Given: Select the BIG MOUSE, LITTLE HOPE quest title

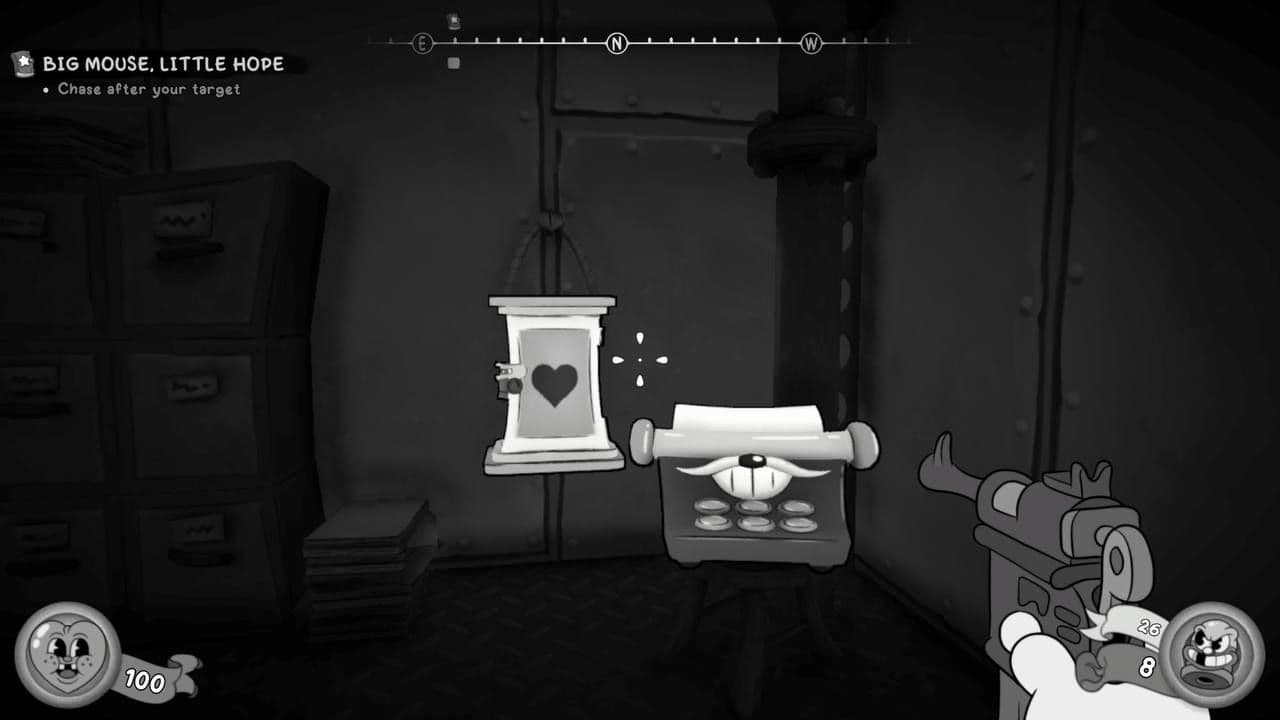Looking at the screenshot, I should [x=162, y=63].
